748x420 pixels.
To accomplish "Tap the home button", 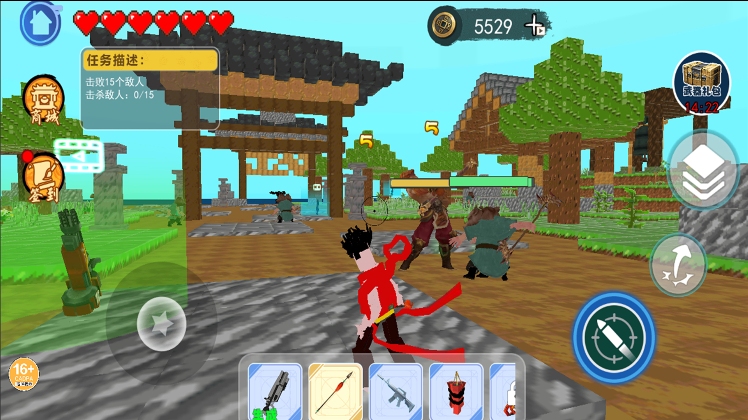I will click(41, 19).
